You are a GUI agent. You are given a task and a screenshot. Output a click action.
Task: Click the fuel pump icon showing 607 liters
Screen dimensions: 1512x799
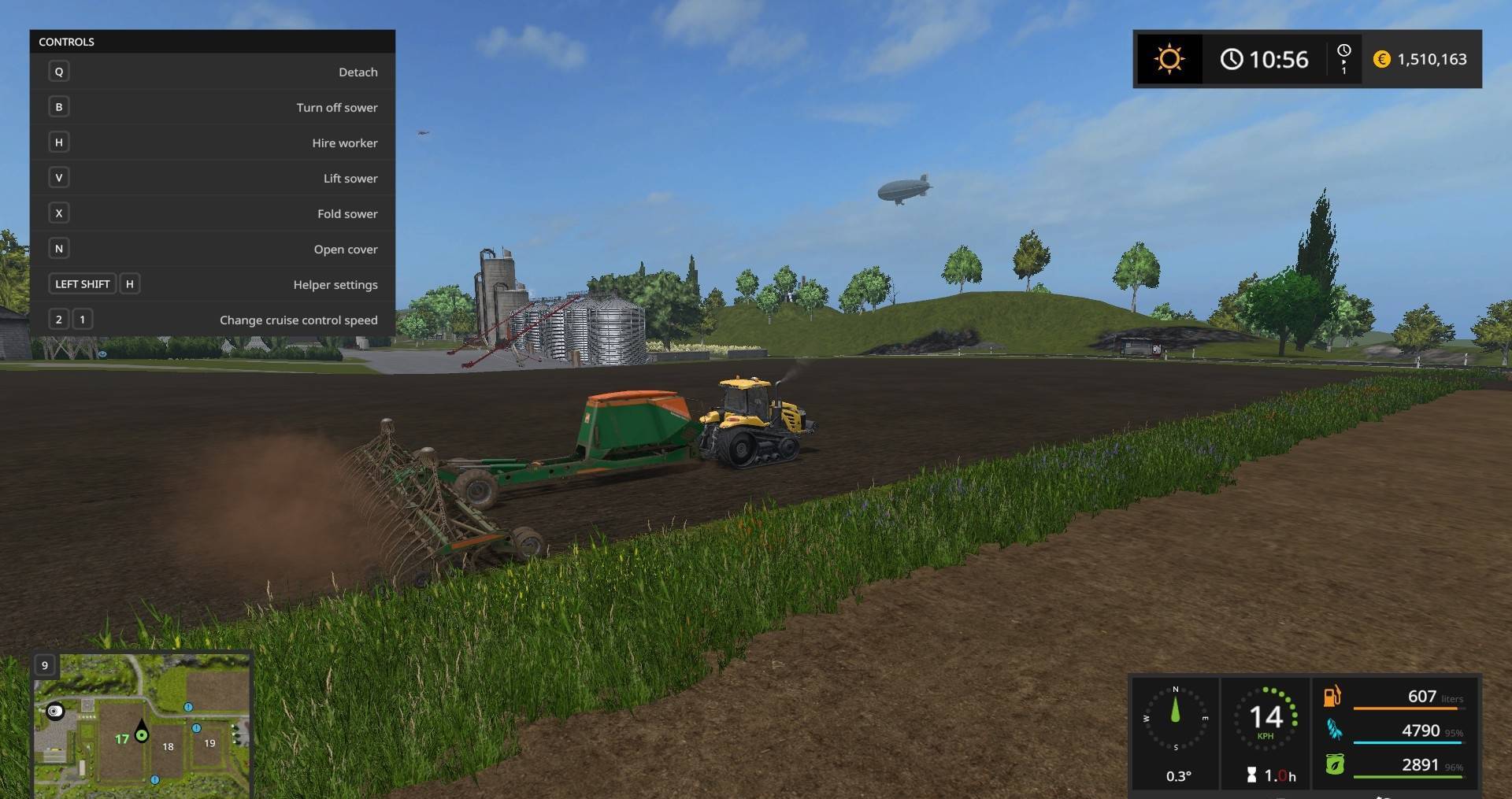point(1332,697)
